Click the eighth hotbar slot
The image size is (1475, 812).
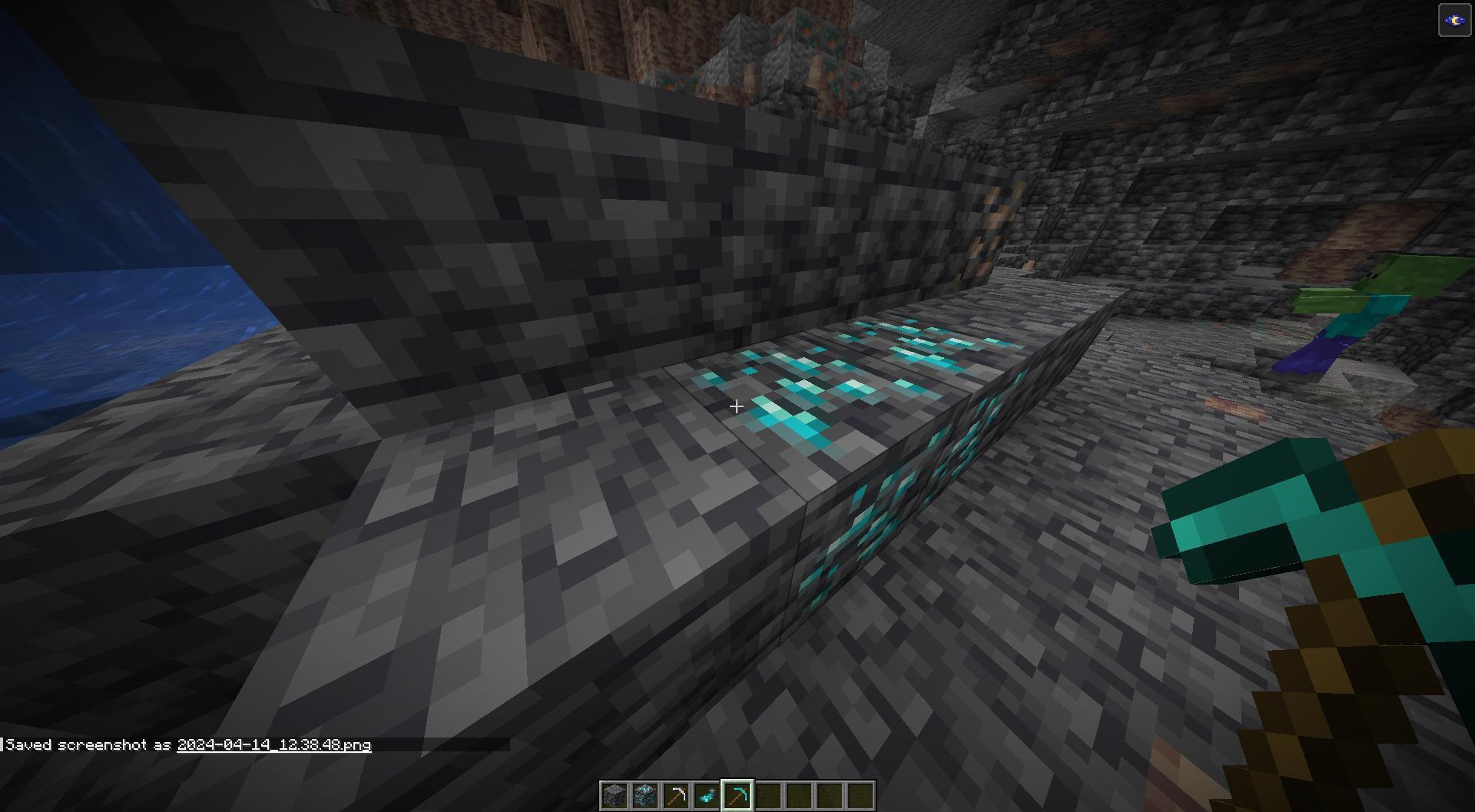(830, 795)
